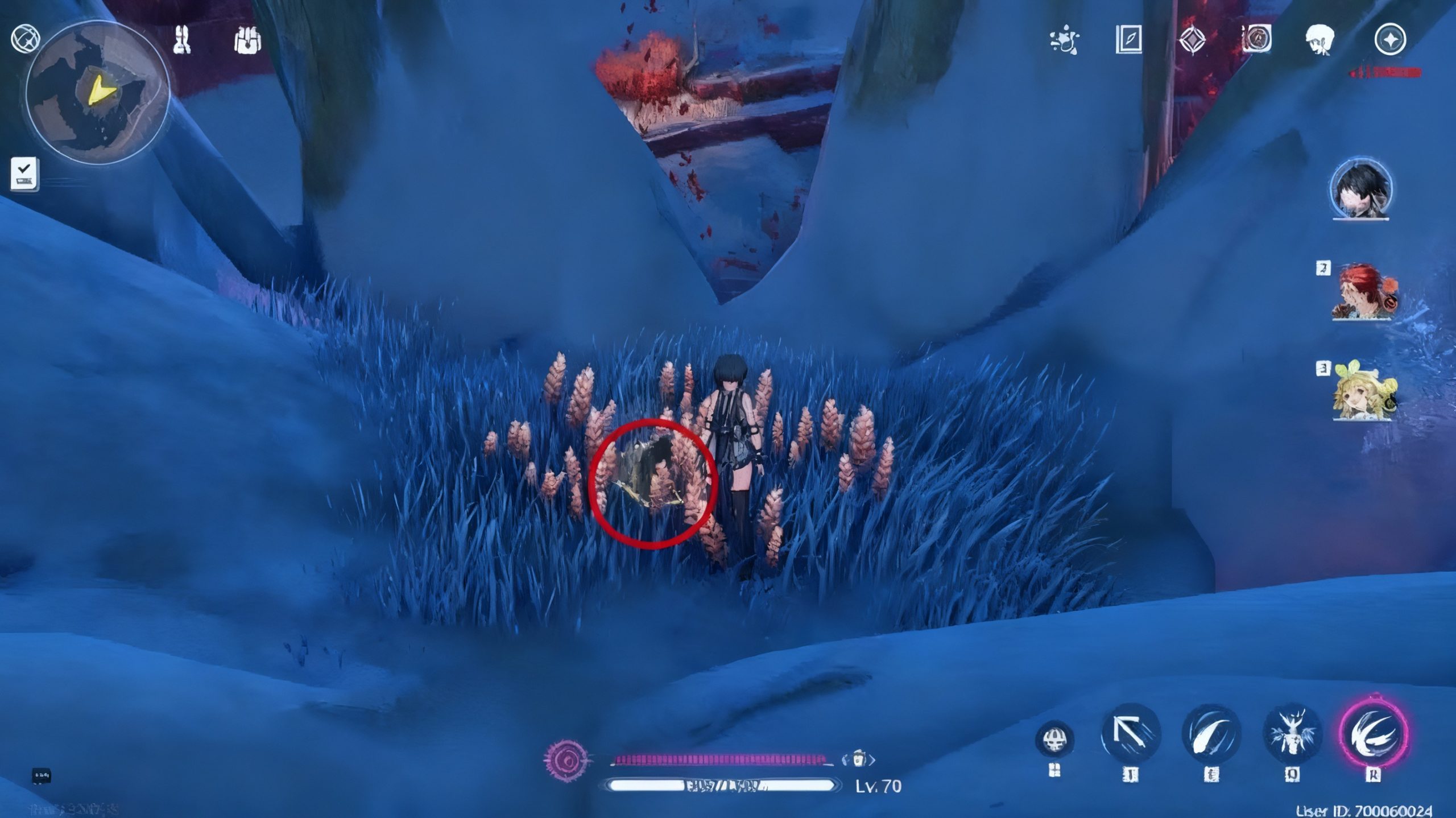Open the backpack inventory icon
Image resolution: width=1456 pixels, height=818 pixels.
pyautogui.click(x=247, y=40)
